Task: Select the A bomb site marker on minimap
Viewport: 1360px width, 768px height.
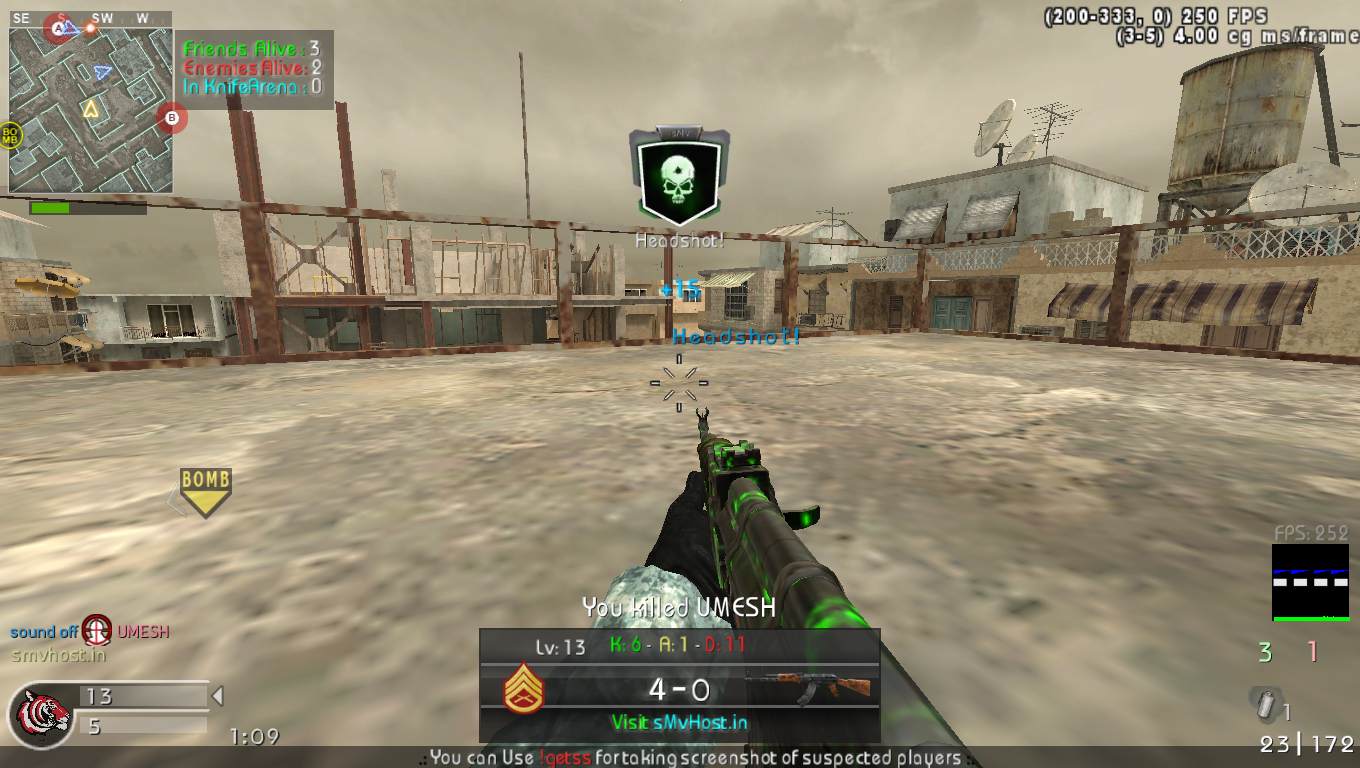Action: tap(59, 29)
